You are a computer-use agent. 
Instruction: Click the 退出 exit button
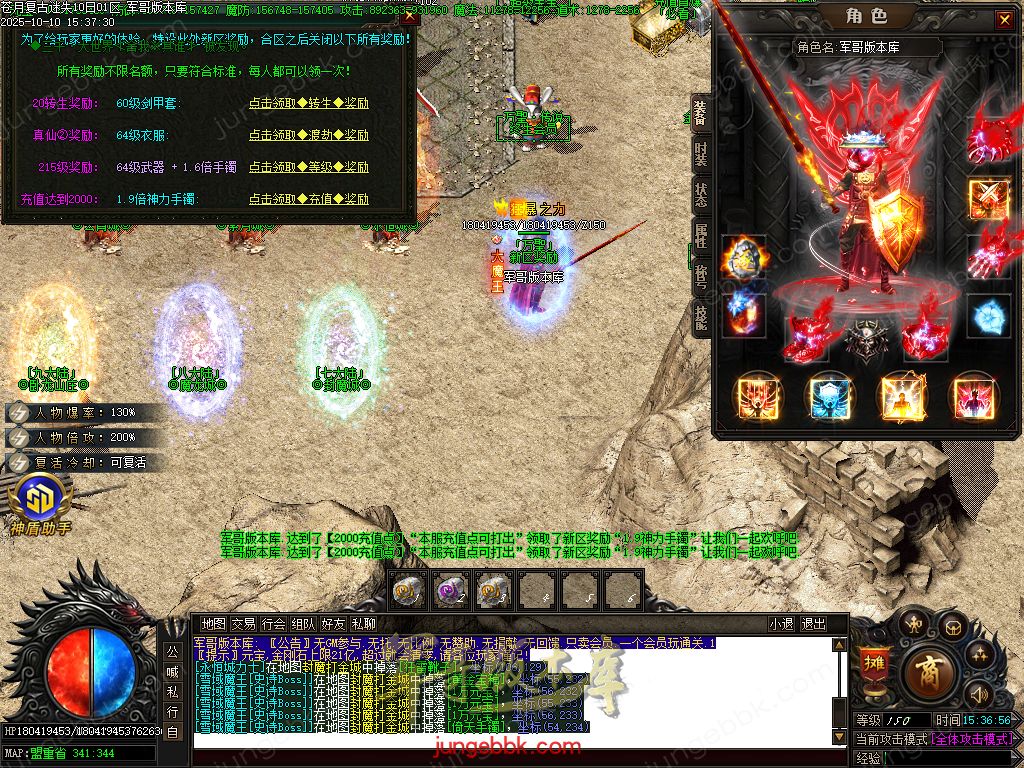tap(814, 623)
